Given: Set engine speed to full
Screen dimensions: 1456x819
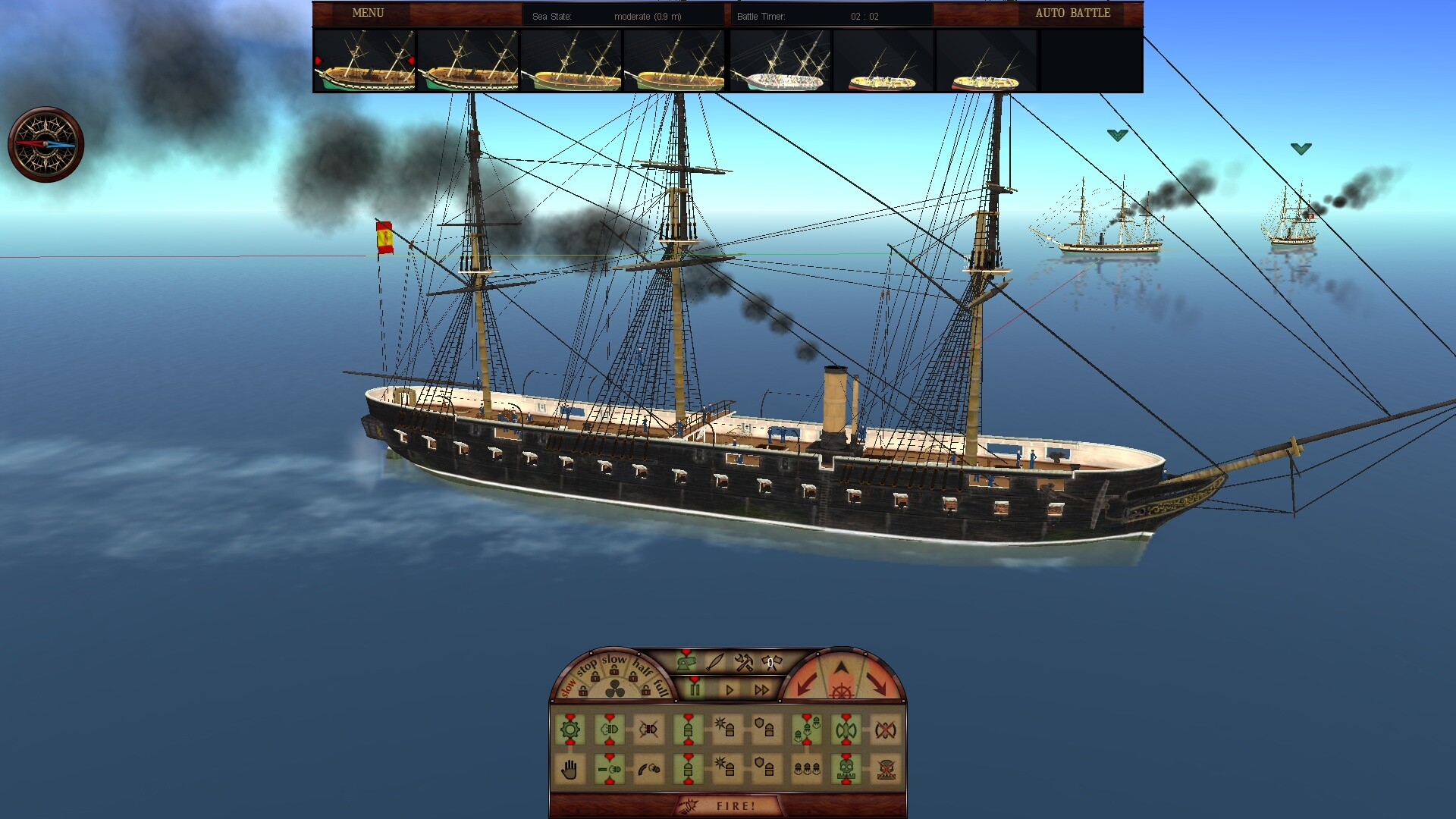Looking at the screenshot, I should (x=661, y=687).
